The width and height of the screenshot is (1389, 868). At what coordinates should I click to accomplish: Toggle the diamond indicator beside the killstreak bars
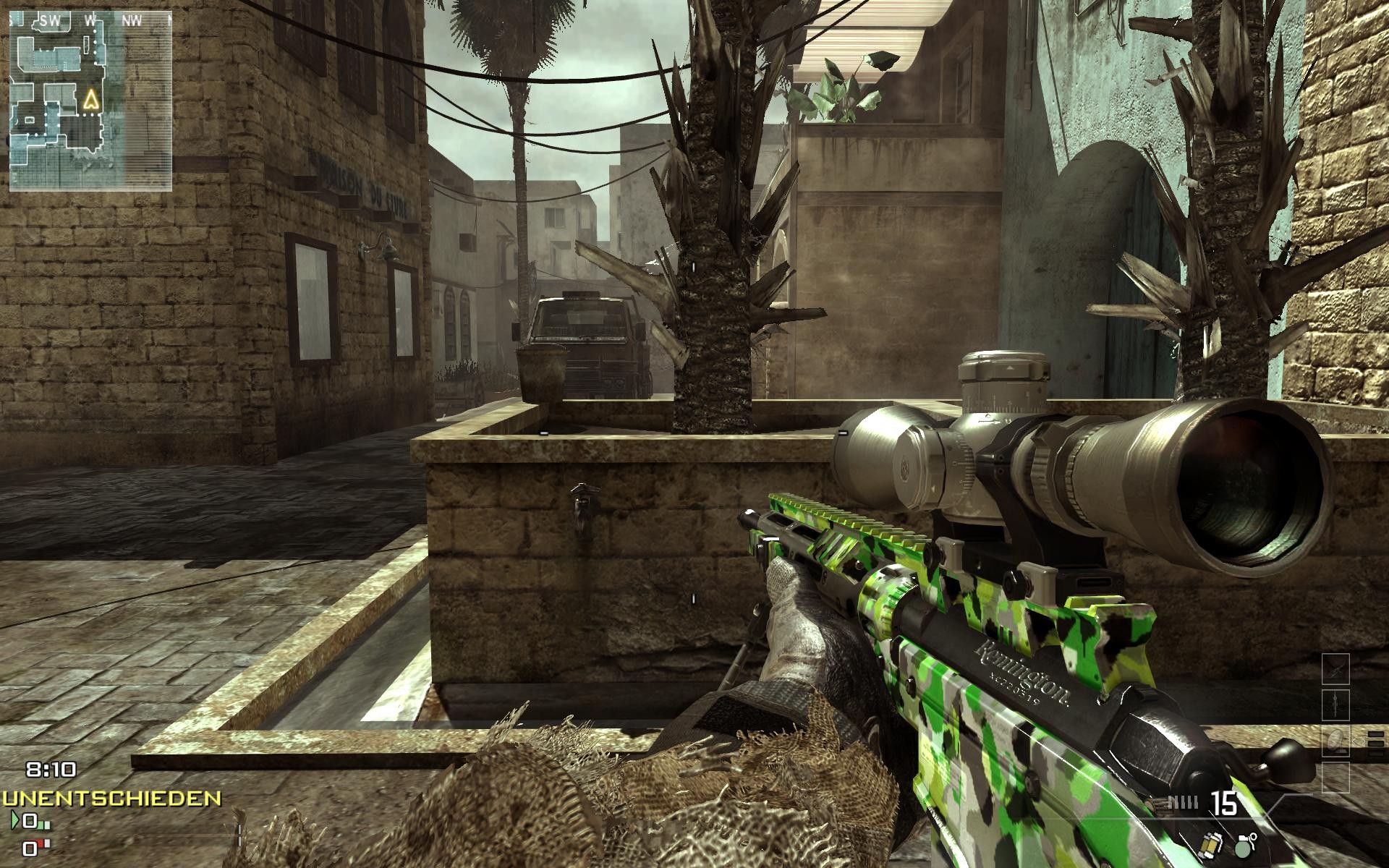[x=1359, y=741]
